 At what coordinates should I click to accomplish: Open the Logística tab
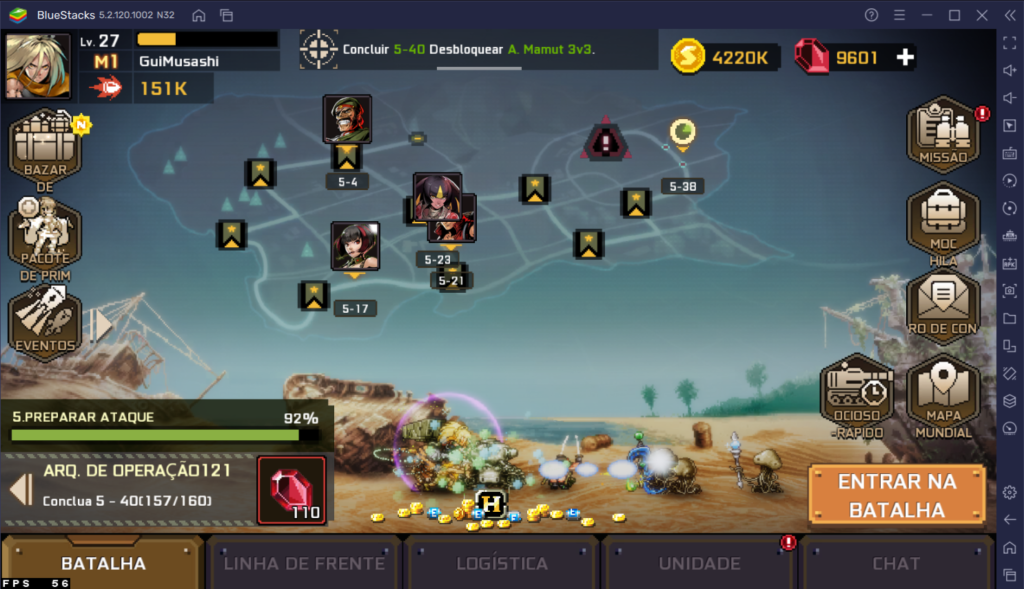(x=502, y=563)
